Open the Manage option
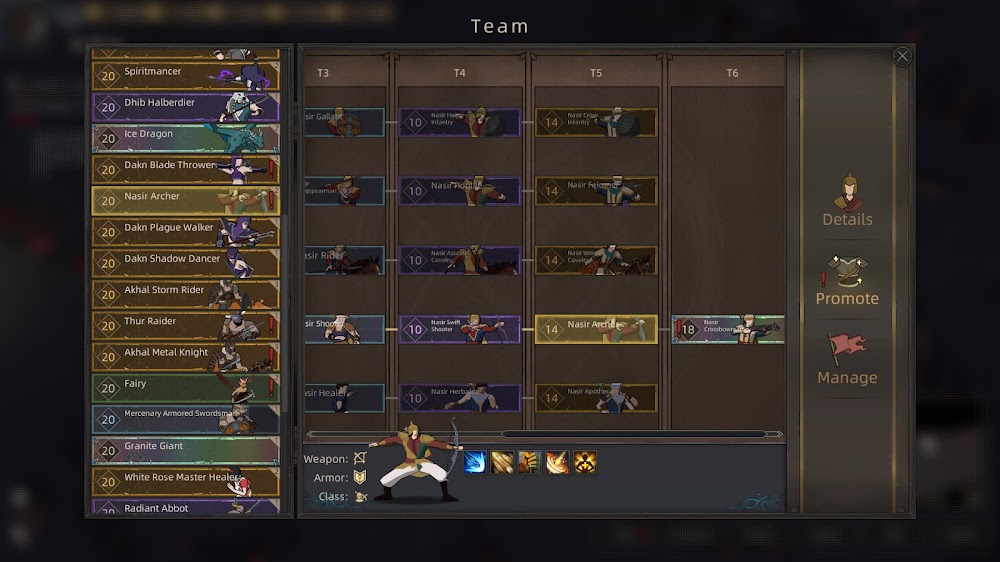The height and width of the screenshot is (562, 1000). tap(847, 359)
